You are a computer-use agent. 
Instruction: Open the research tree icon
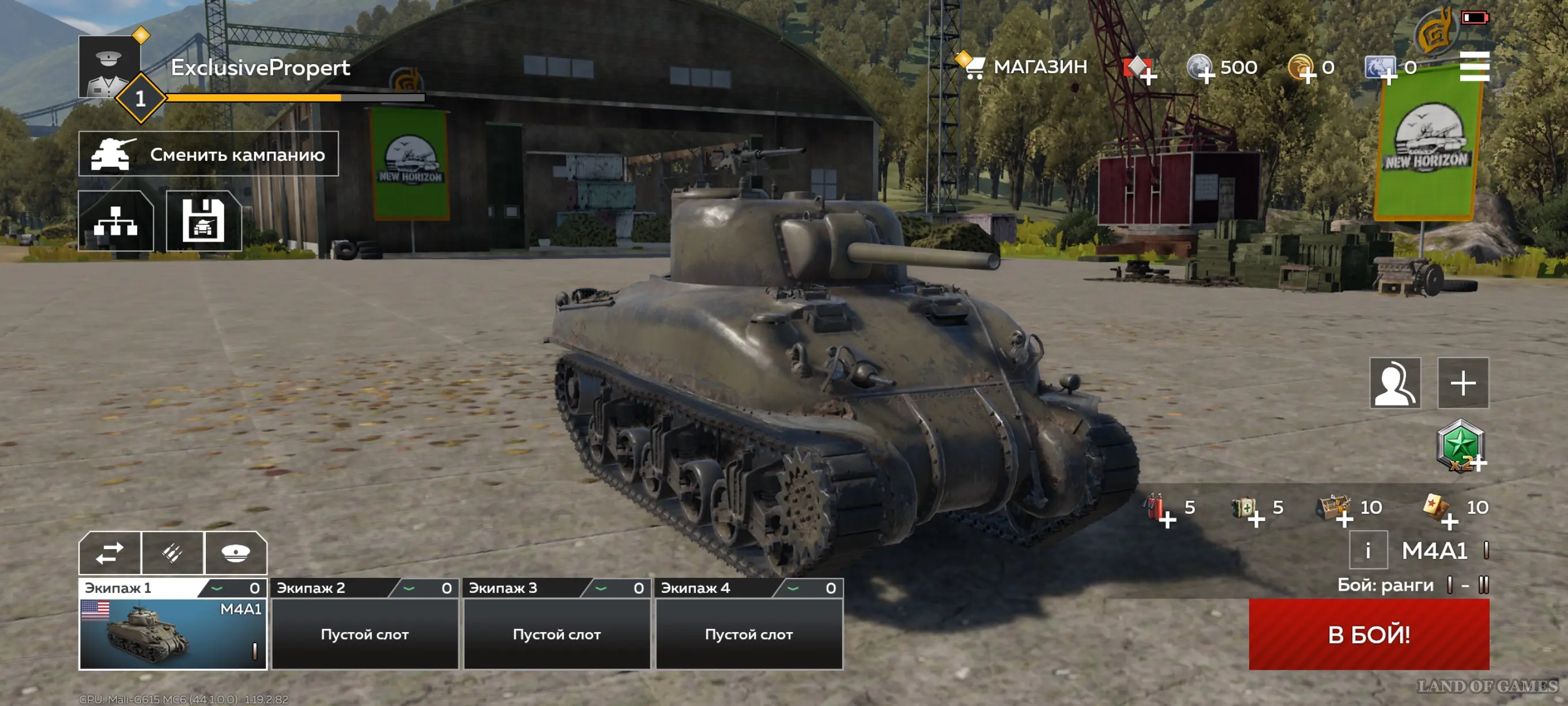116,220
